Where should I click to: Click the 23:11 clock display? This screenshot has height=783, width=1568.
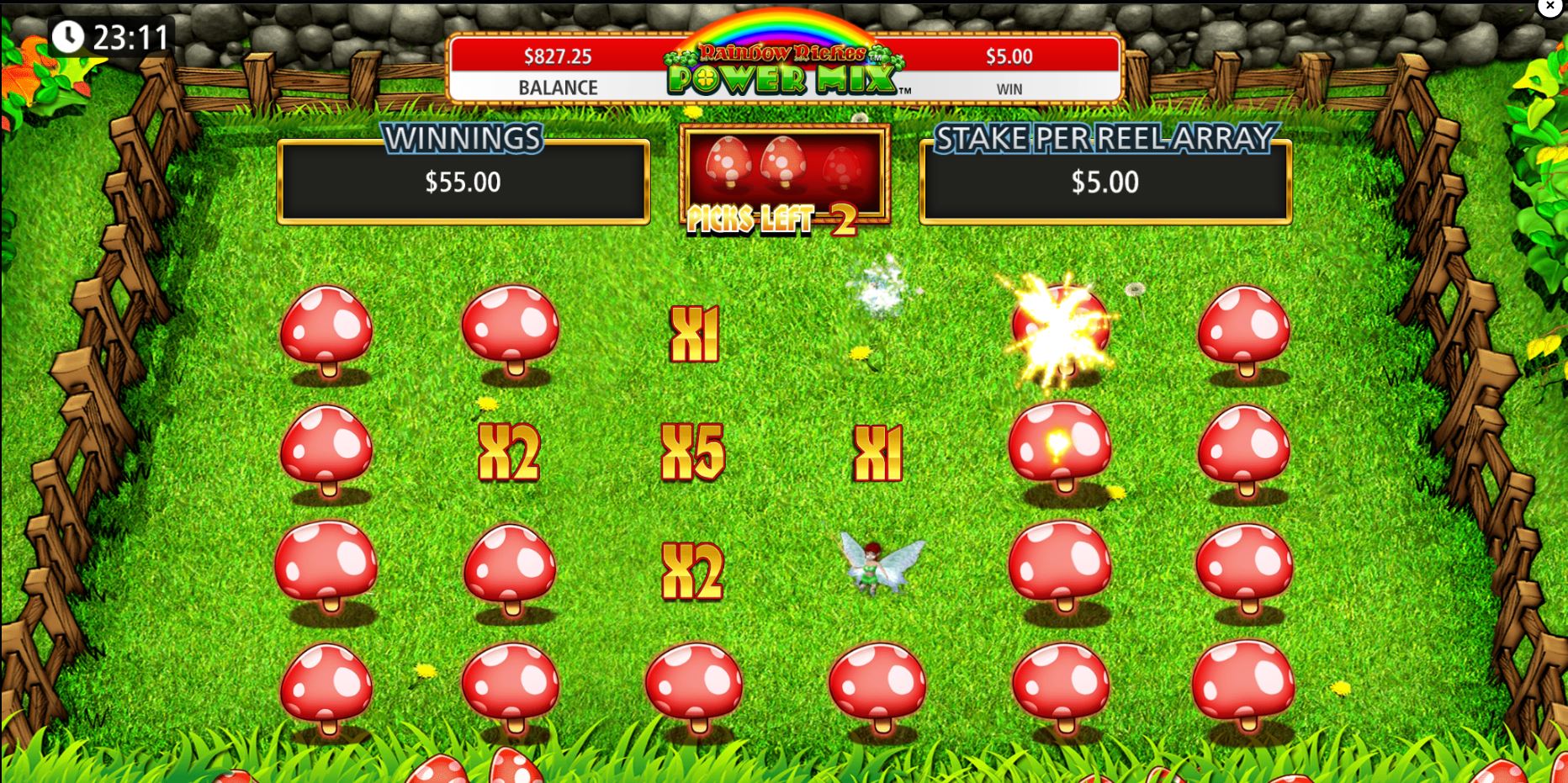pyautogui.click(x=109, y=36)
